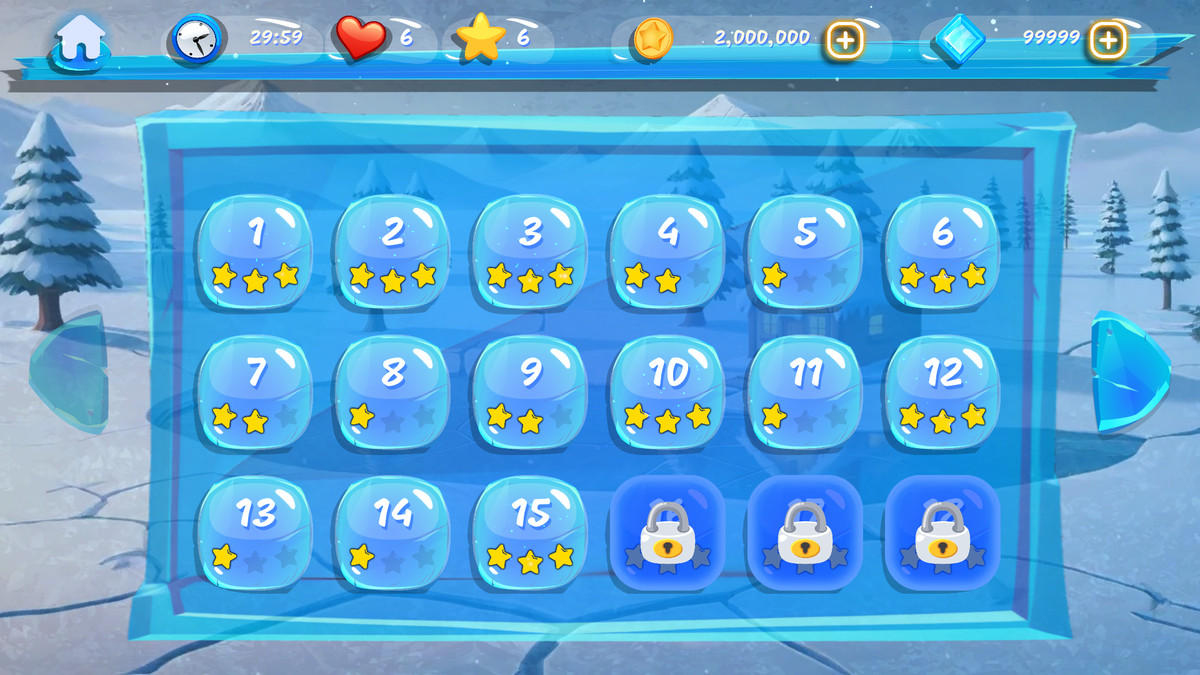Open level 15
The height and width of the screenshot is (675, 1200).
pyautogui.click(x=530, y=532)
